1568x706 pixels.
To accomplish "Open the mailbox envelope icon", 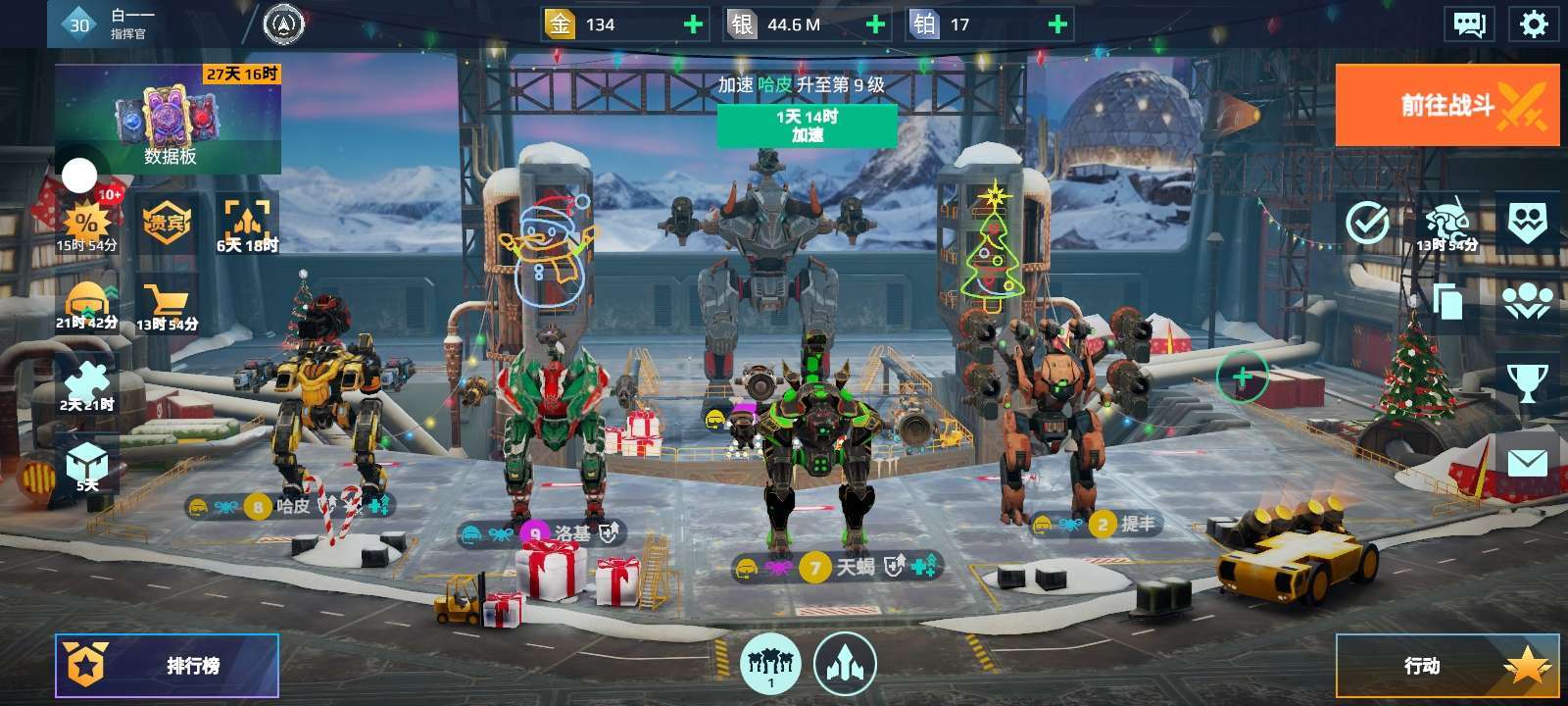I will coord(1527,463).
